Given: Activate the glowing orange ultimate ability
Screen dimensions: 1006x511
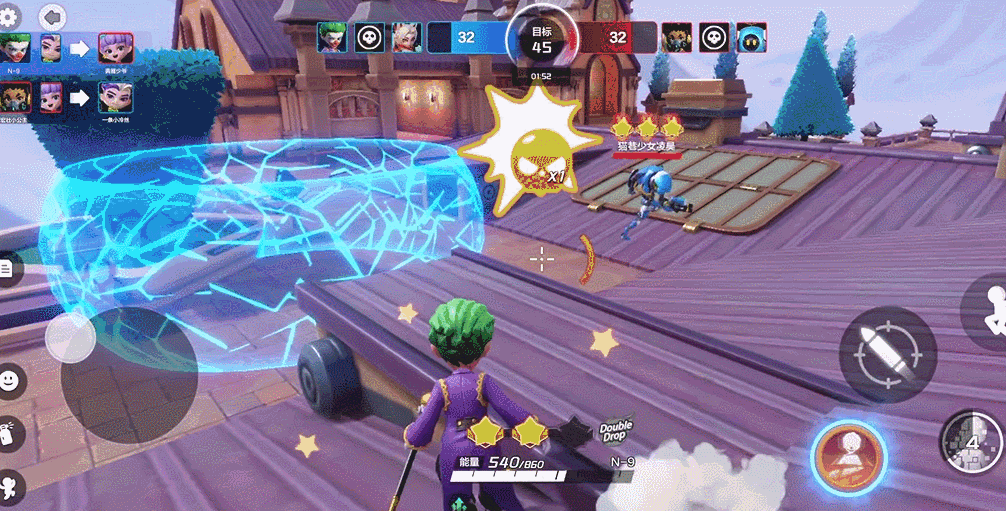Looking at the screenshot, I should [x=849, y=457].
